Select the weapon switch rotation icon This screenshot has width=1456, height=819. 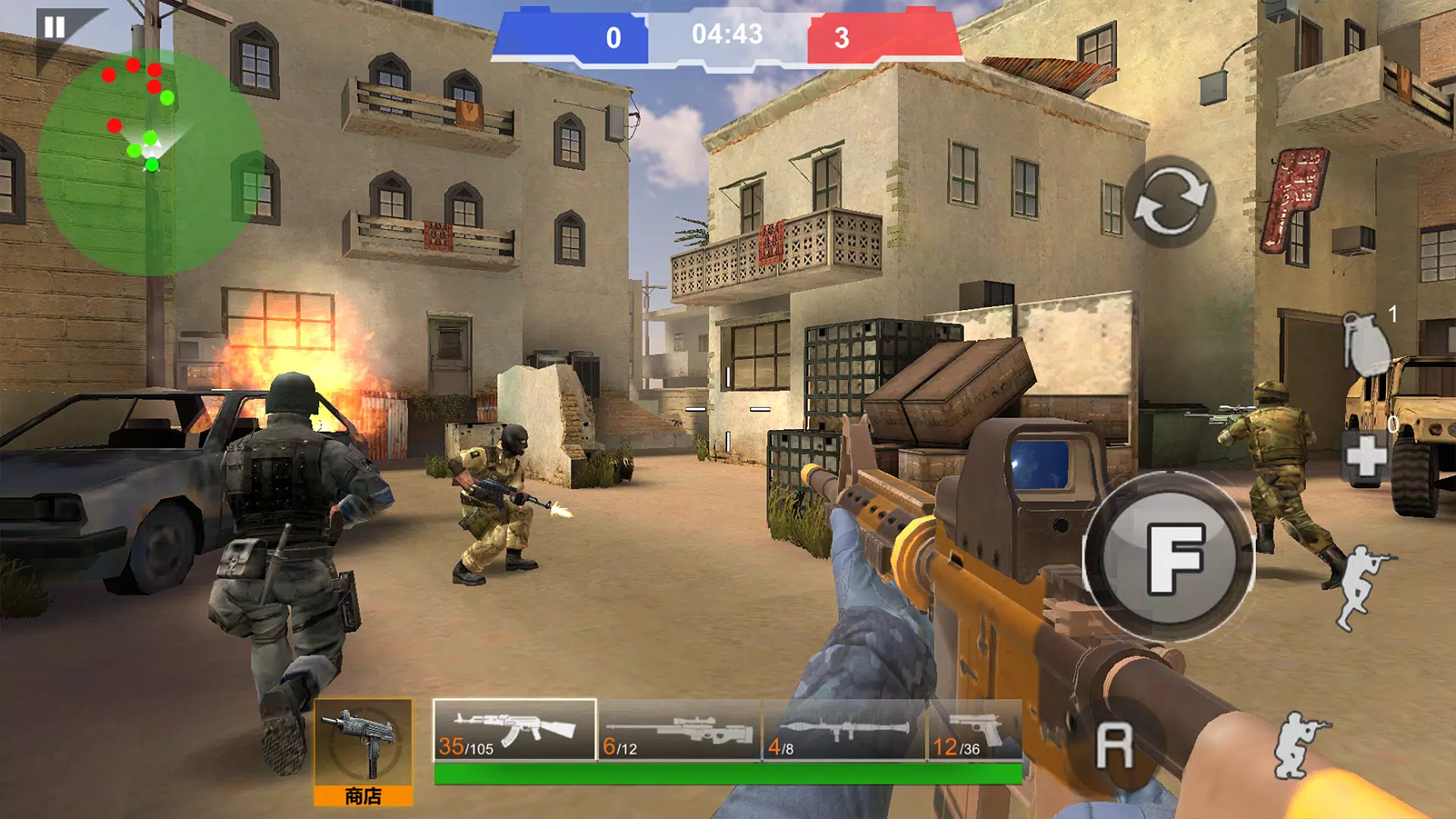[x=1171, y=200]
